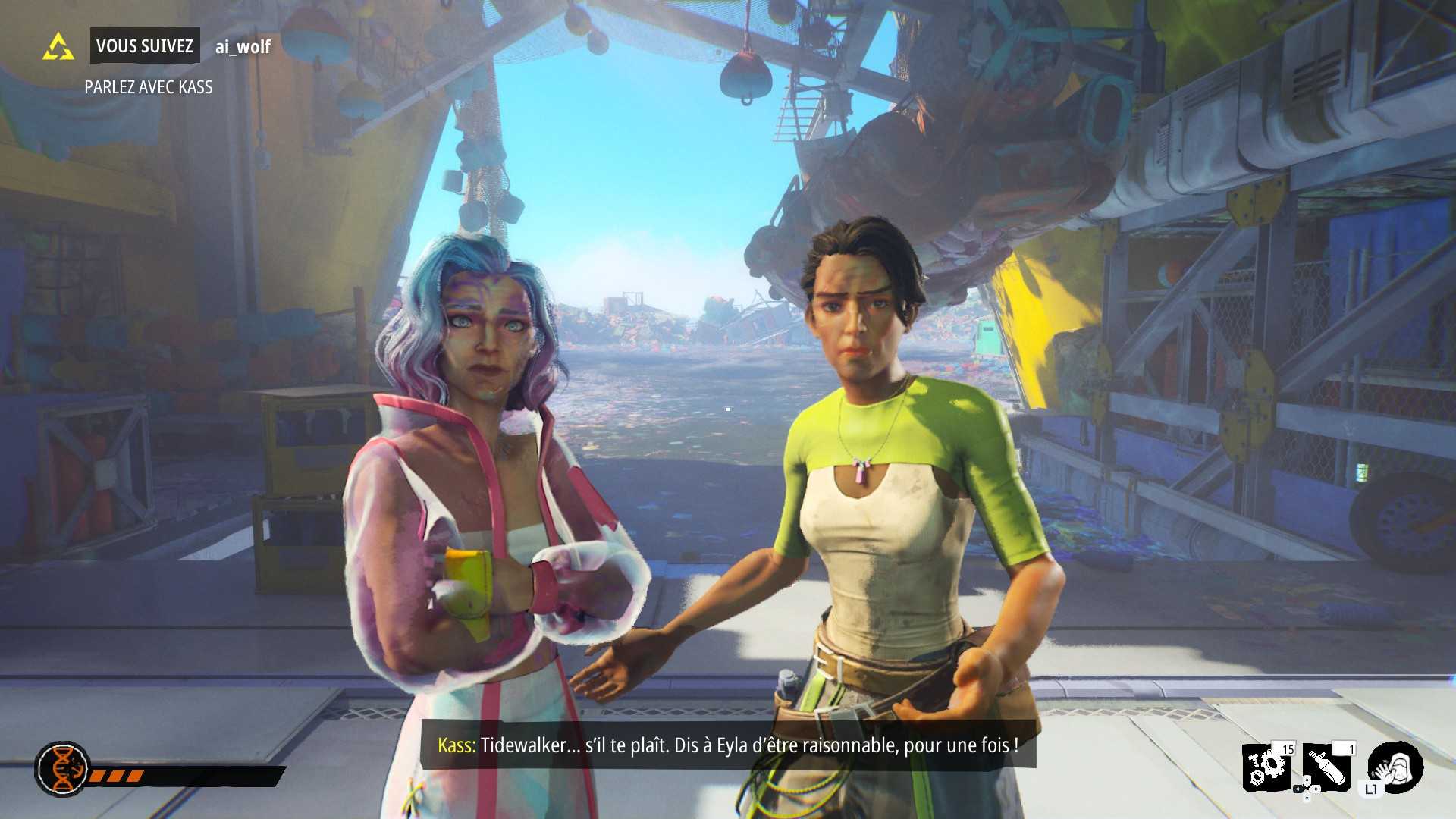Select the battery tool item slot
The height and width of the screenshot is (819, 1456).
pyautogui.click(x=1329, y=767)
